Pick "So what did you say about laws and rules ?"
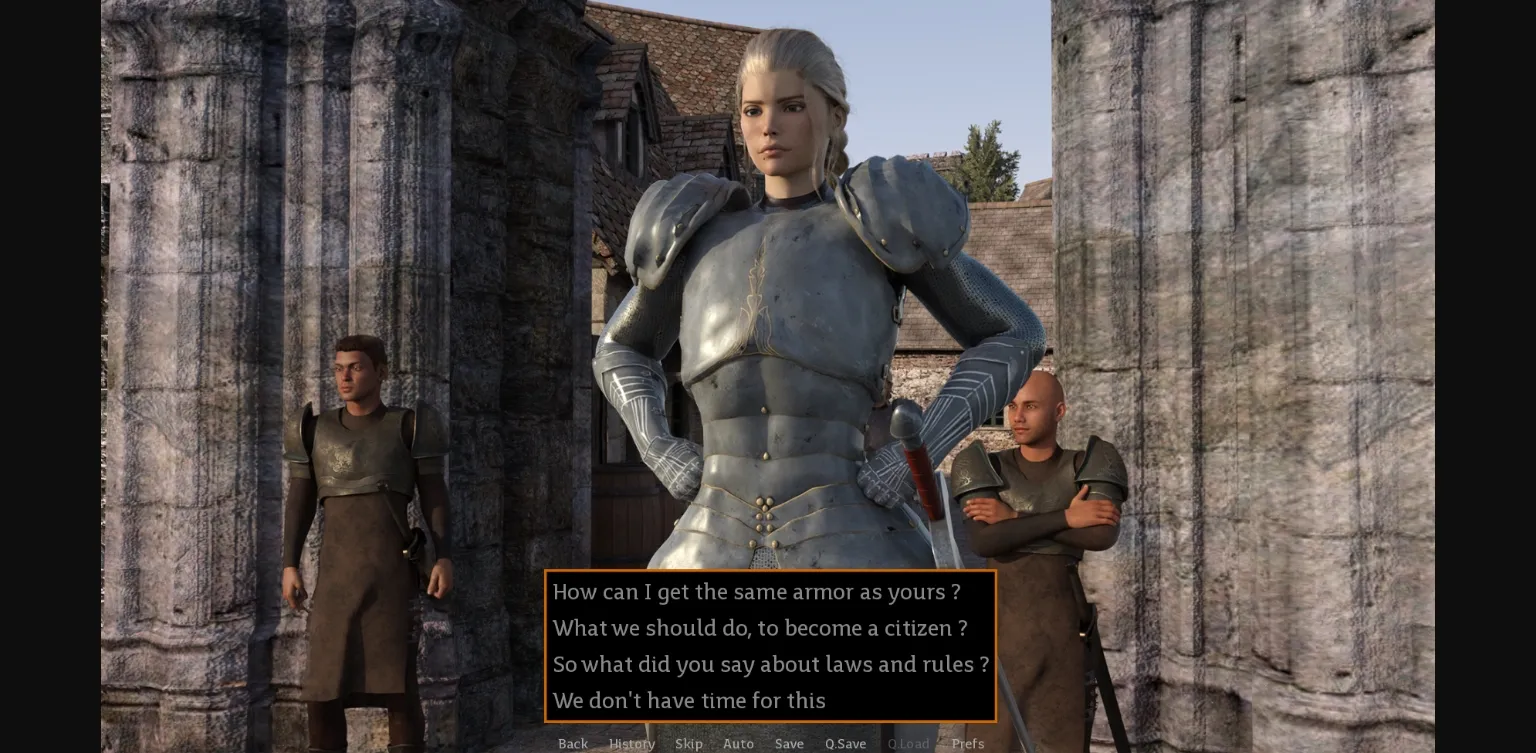 (771, 664)
